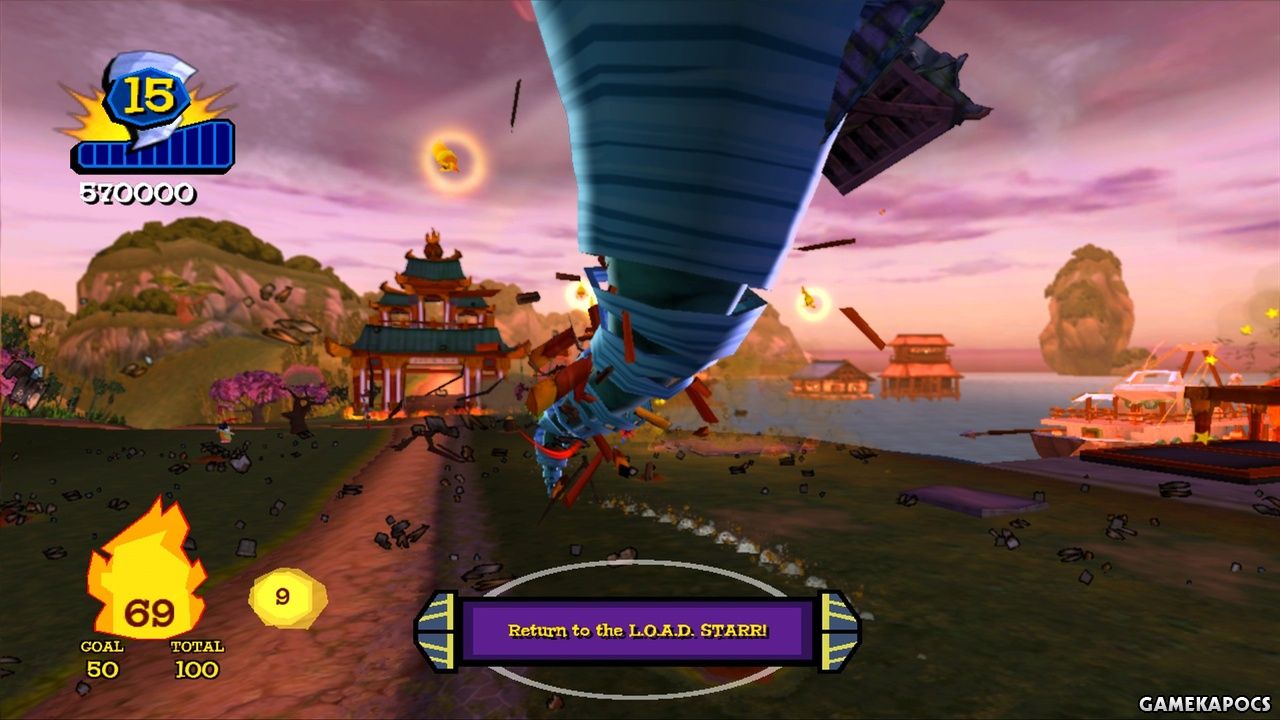Select the Return to the L.O.A.D. STARR objective banner
Image resolution: width=1280 pixels, height=720 pixels.
[x=637, y=631]
